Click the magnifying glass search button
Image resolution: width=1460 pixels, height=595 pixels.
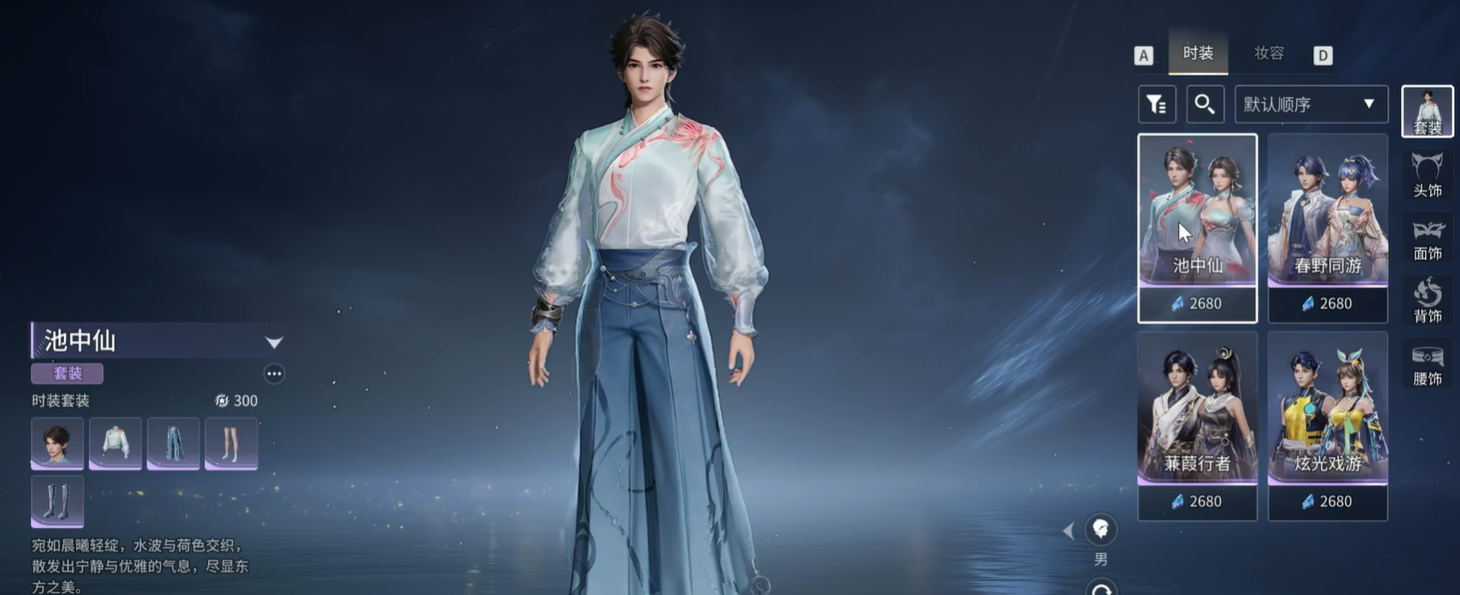1205,104
